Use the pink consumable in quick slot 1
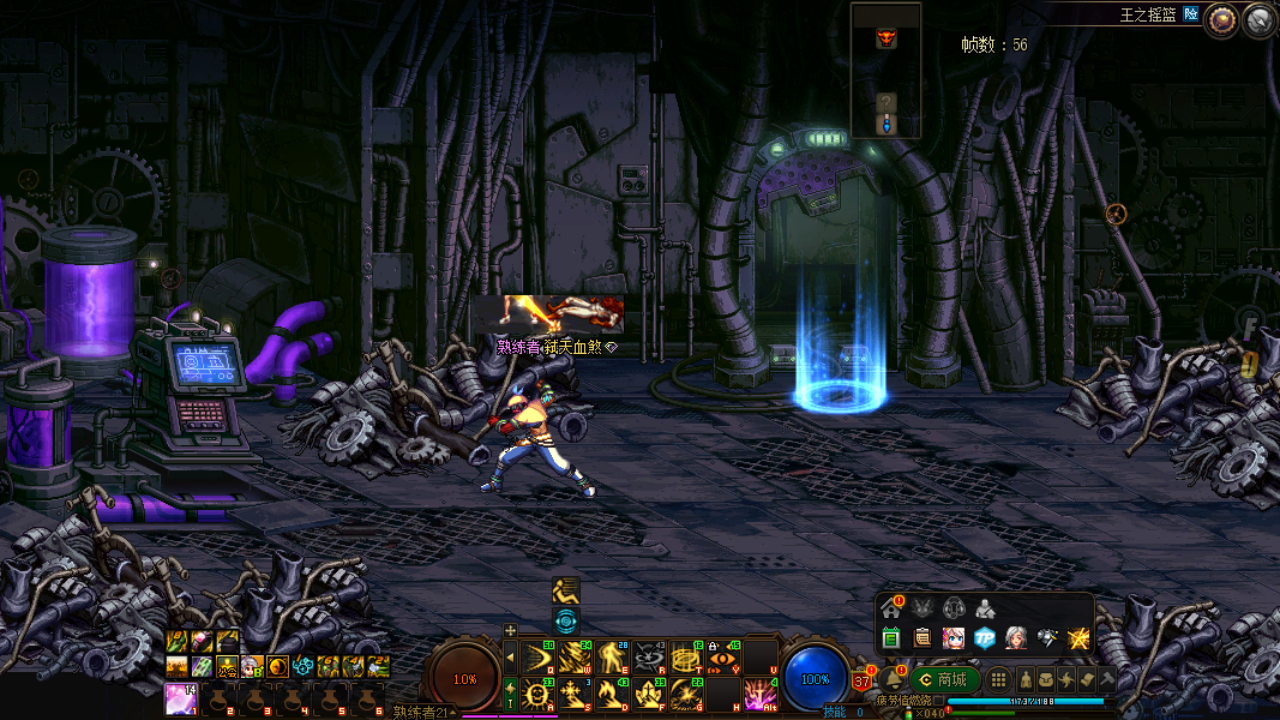Viewport: 1280px width, 720px height. point(180,697)
